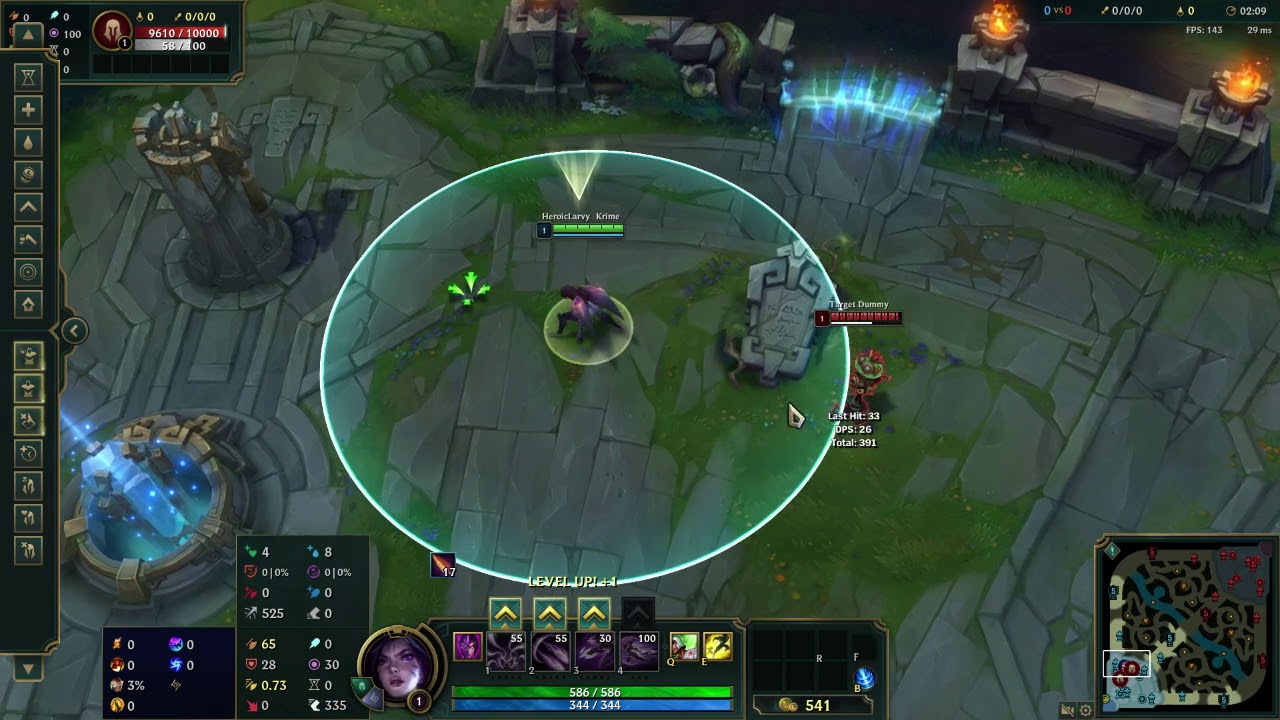The height and width of the screenshot is (720, 1280).
Task: Toggle the target dummy spawner in practice sidebar
Action: point(29,355)
